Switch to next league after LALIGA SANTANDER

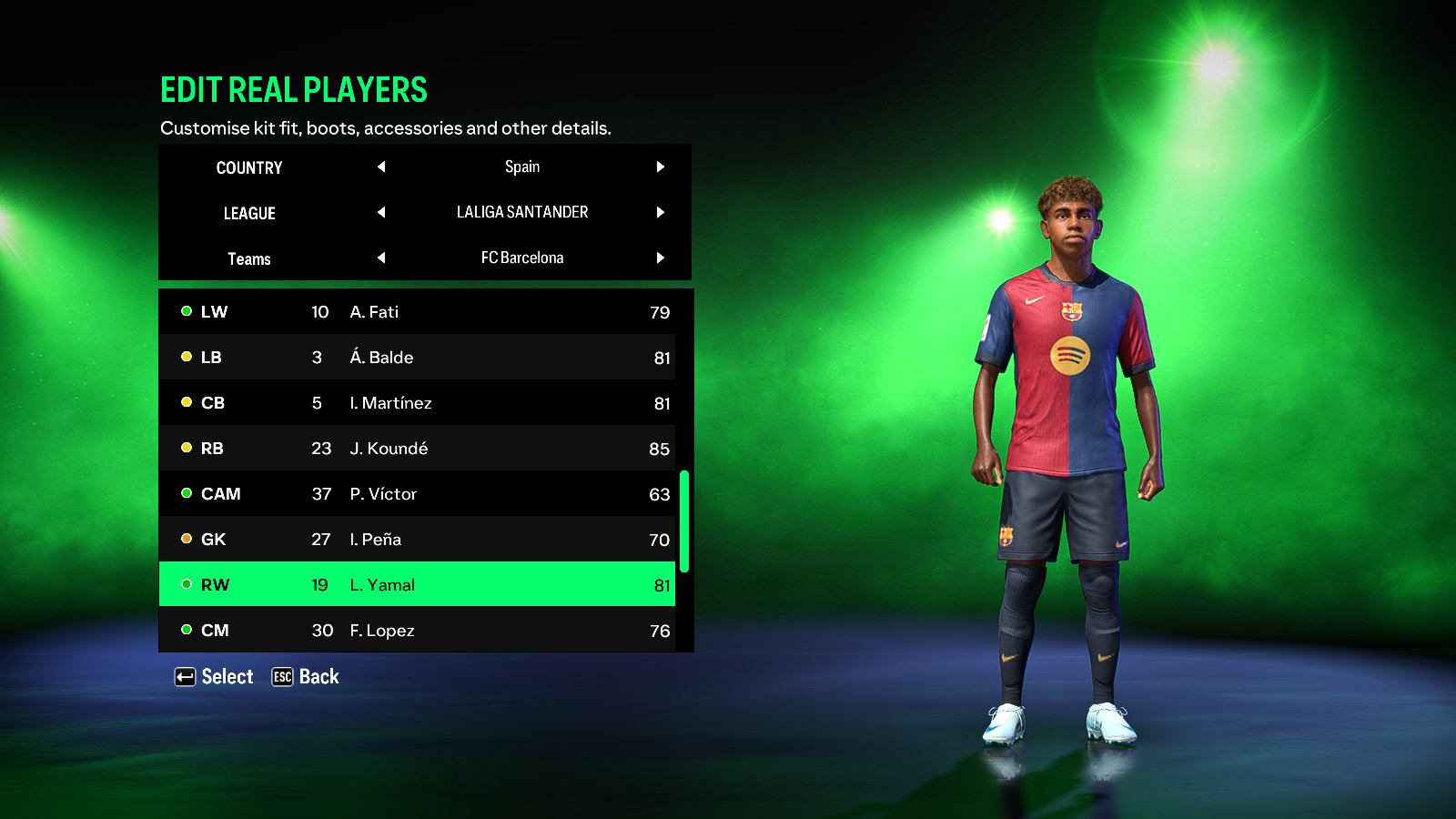click(661, 212)
